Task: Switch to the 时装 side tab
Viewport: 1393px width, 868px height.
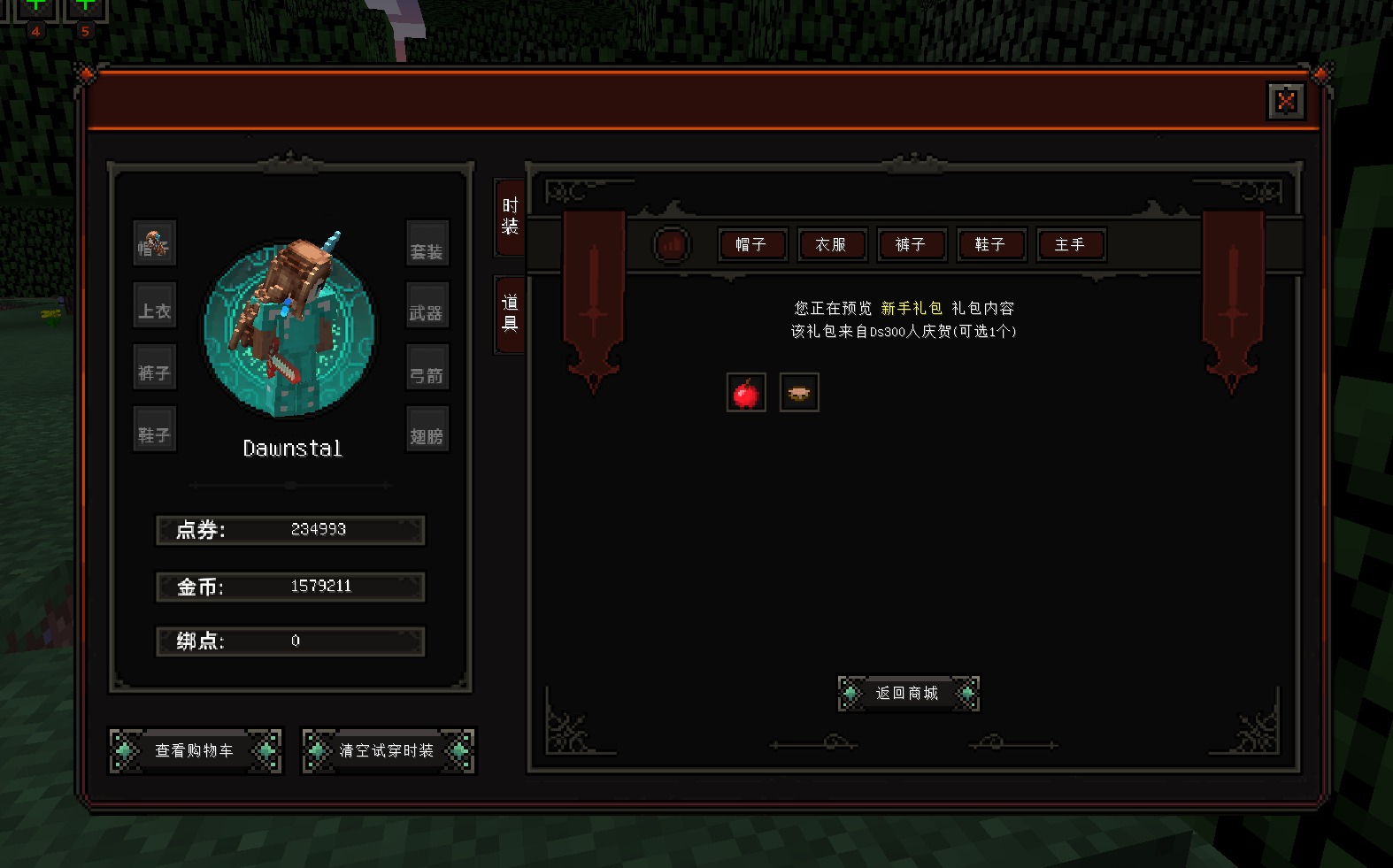Action: pos(510,217)
